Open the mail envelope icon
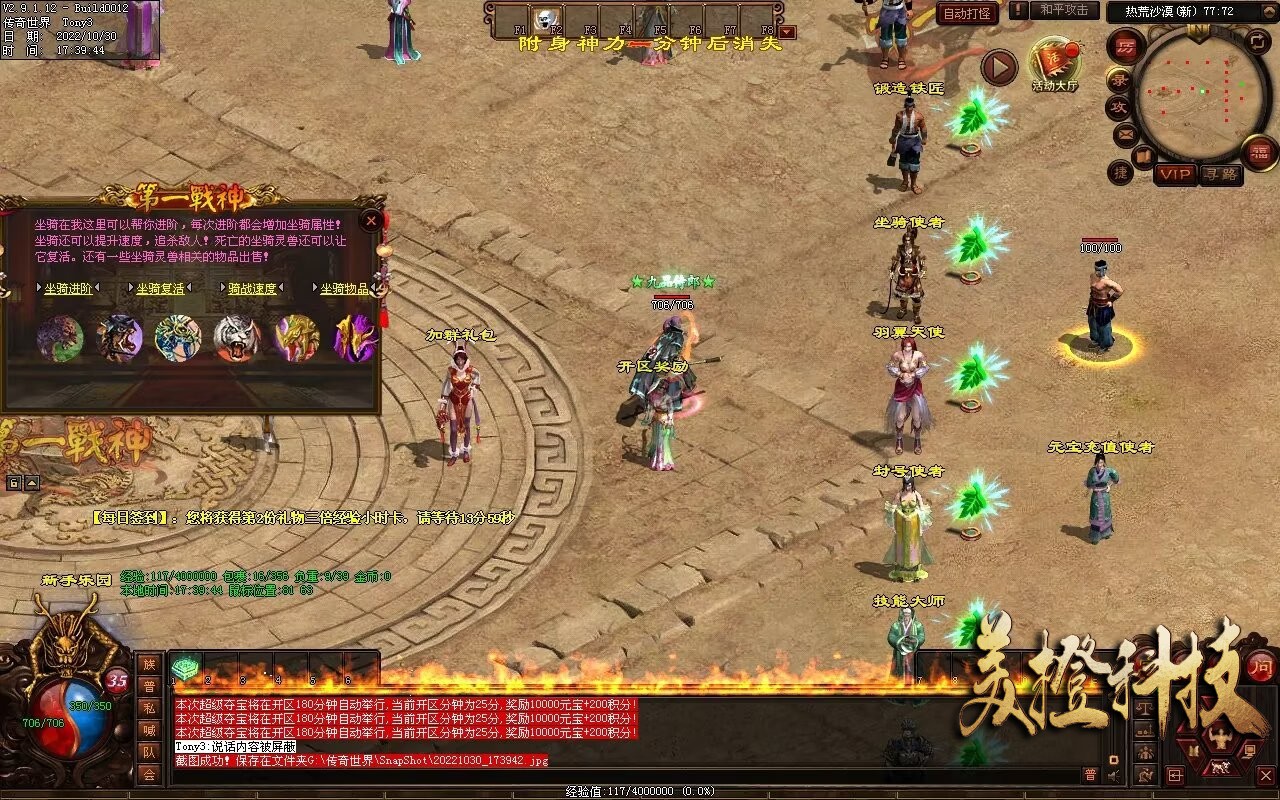The height and width of the screenshot is (800, 1280). coord(1126,133)
